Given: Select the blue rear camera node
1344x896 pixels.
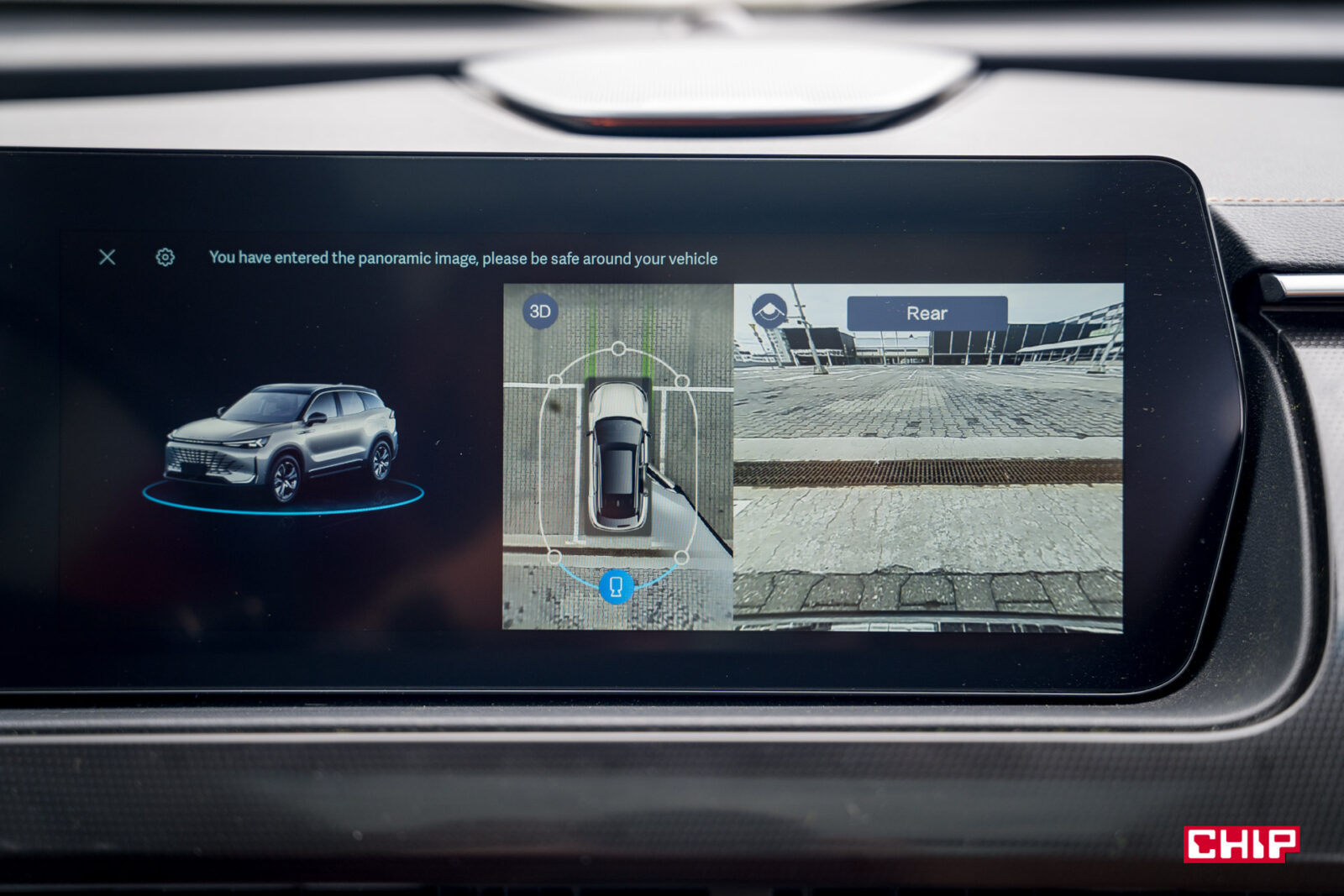Looking at the screenshot, I should click(616, 585).
